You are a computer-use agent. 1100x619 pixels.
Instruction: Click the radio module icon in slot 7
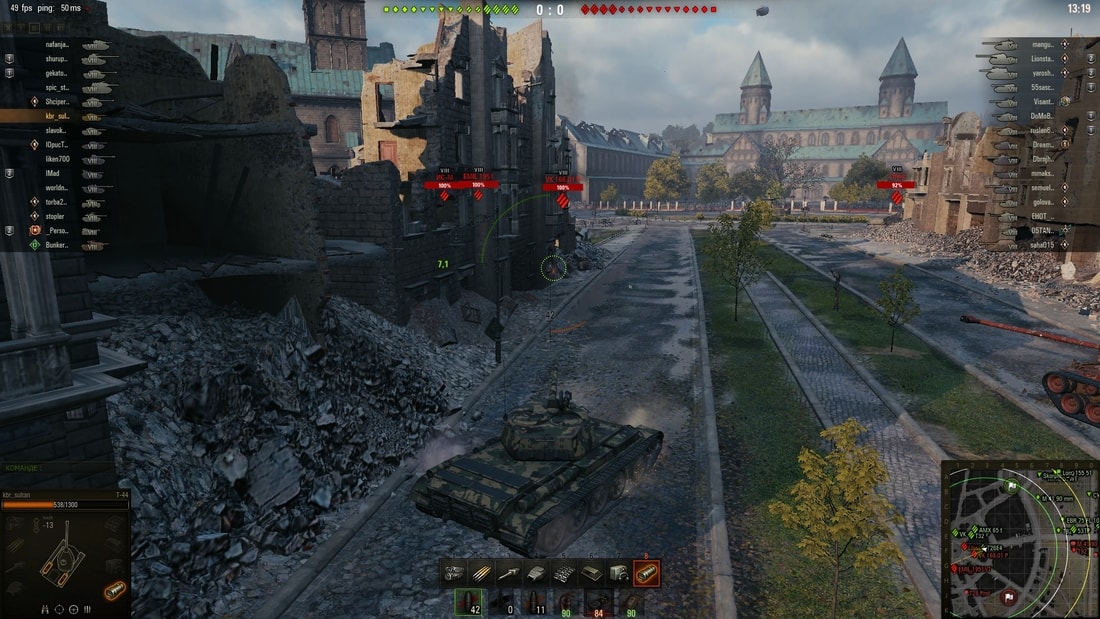click(x=619, y=573)
